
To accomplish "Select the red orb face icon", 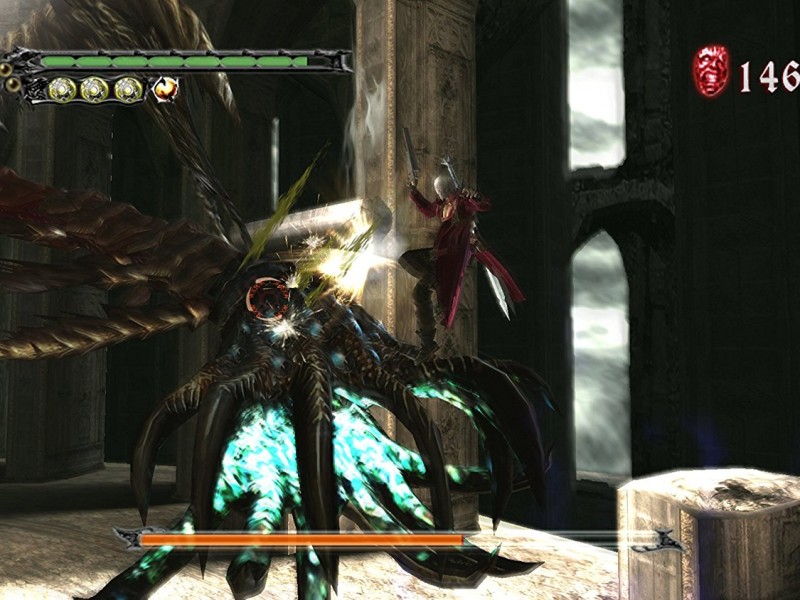I will pos(711,71).
